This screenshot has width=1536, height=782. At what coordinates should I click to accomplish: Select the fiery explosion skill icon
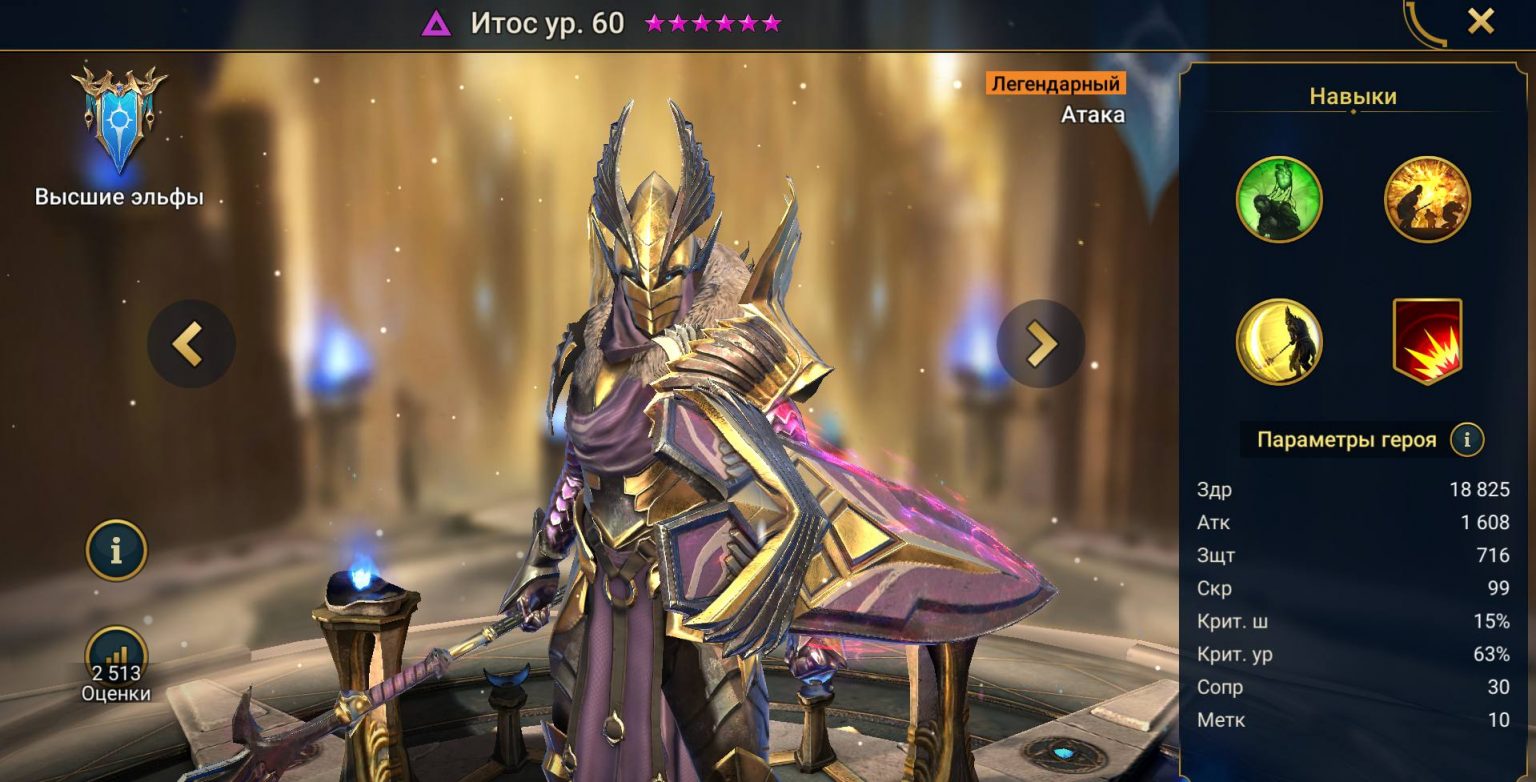[x=1427, y=199]
